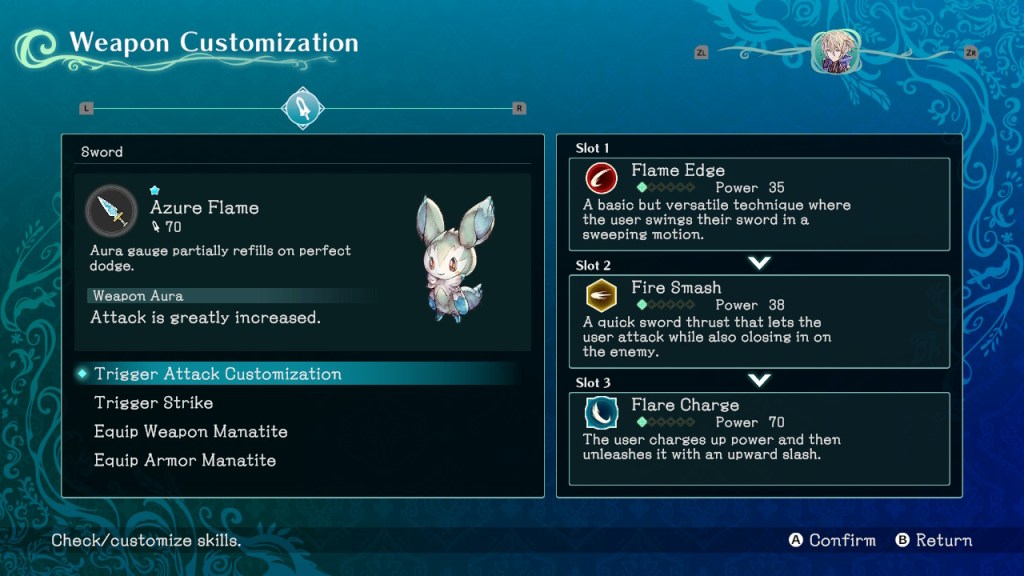
Task: Select Trigger Attack Customization
Action: click(x=218, y=374)
